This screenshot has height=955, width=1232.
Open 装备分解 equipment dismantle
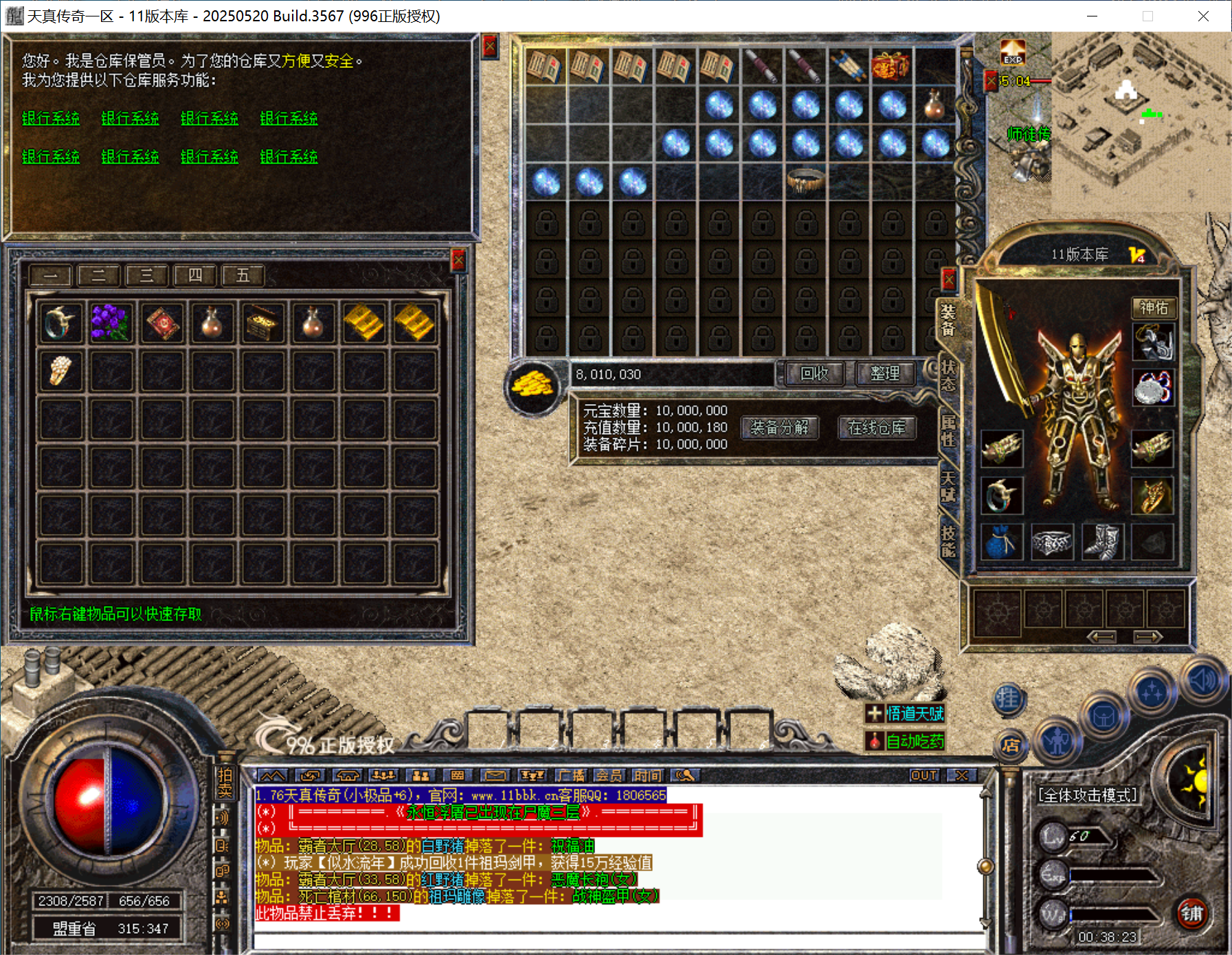[779, 428]
